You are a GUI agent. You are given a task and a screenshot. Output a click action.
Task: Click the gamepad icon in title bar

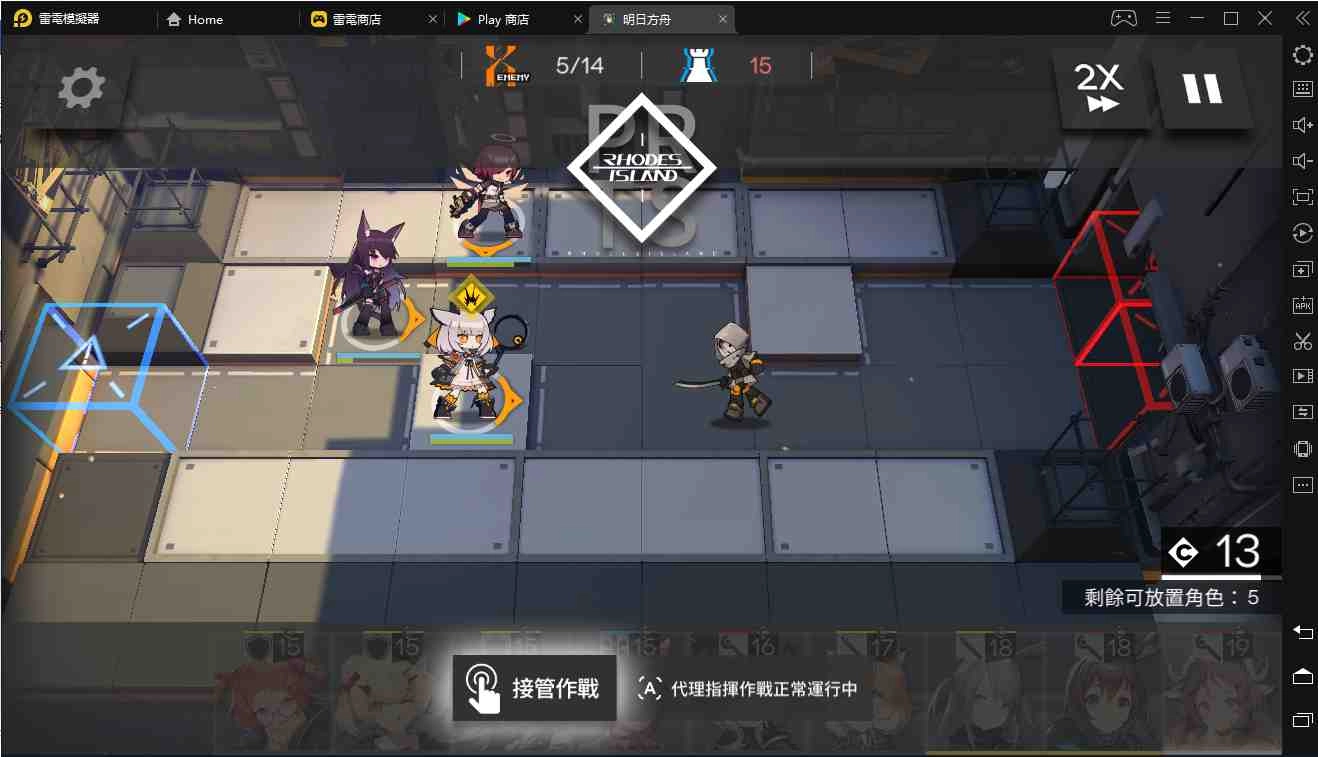(x=1123, y=17)
